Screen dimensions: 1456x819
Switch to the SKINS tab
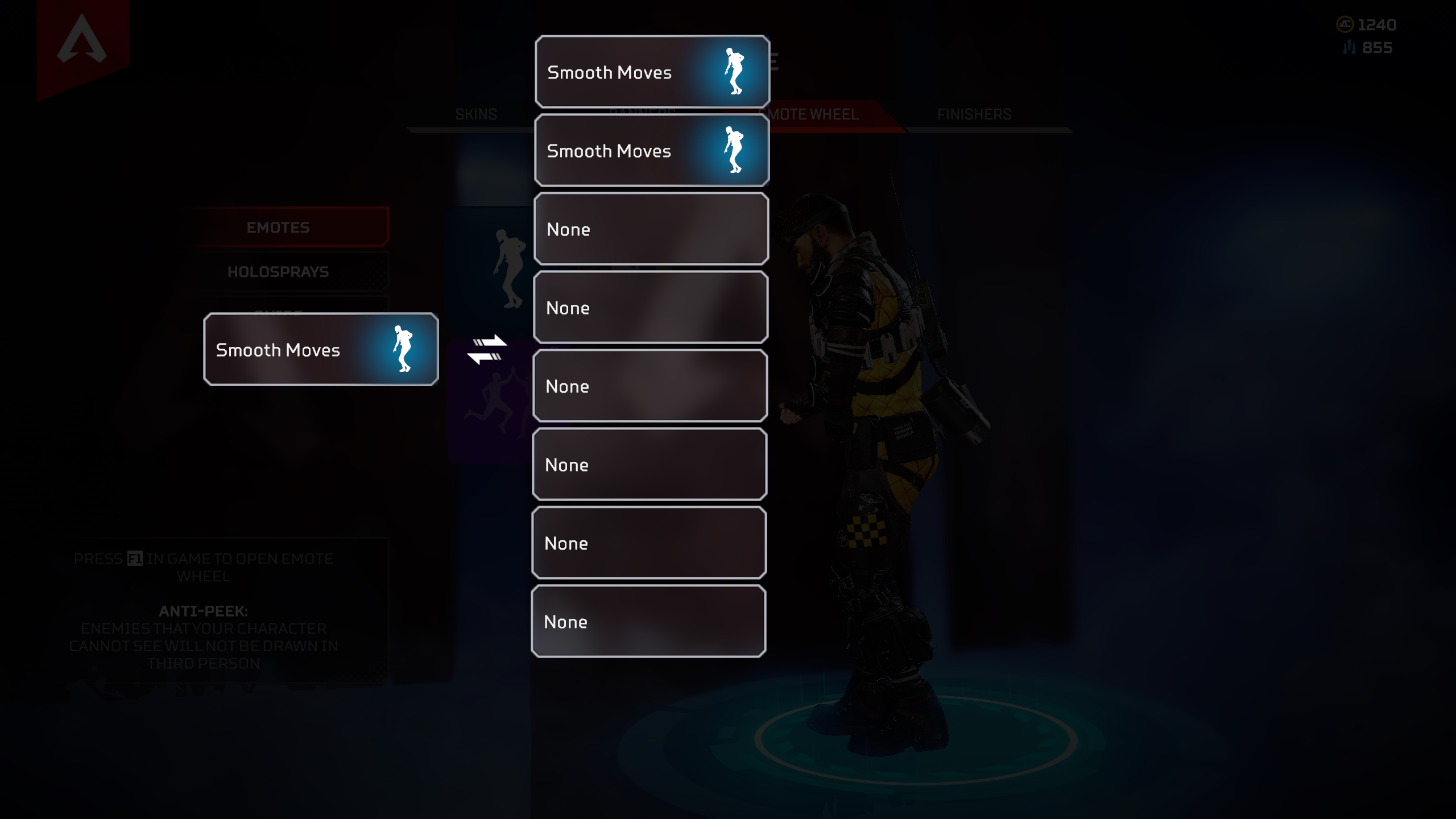click(475, 114)
